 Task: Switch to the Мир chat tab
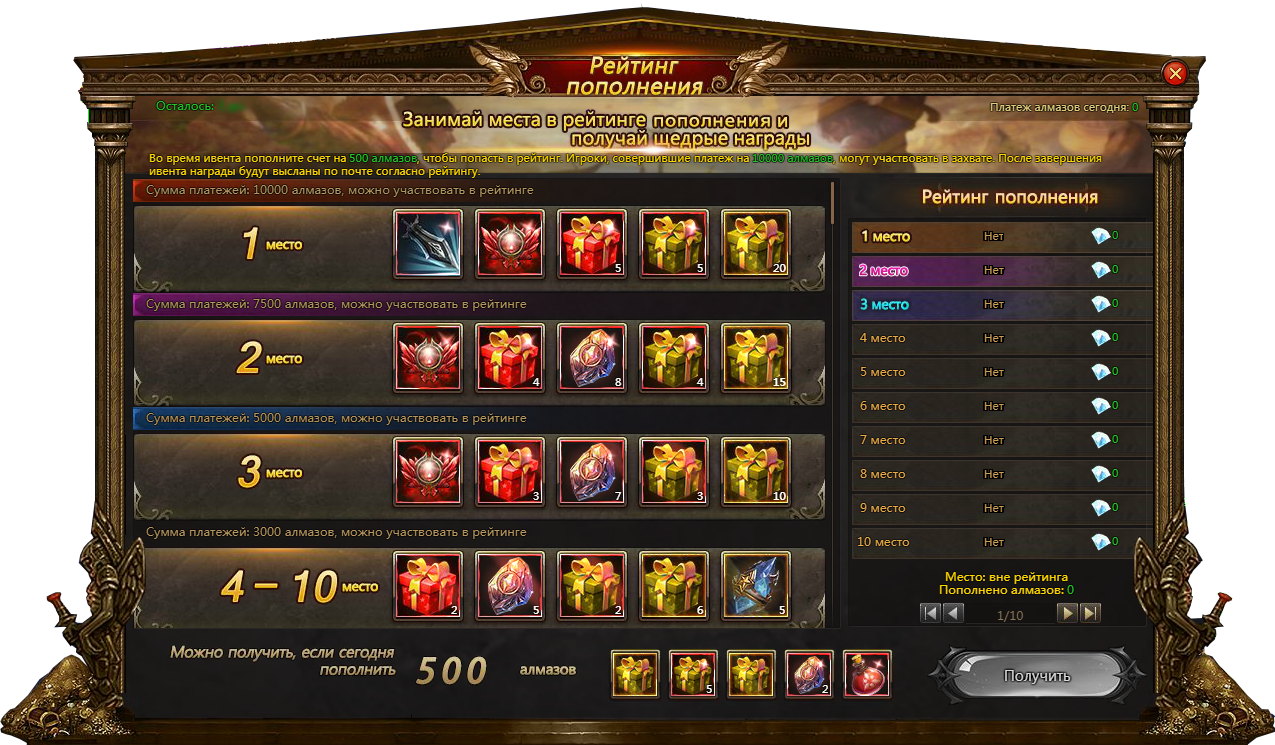point(54,584)
